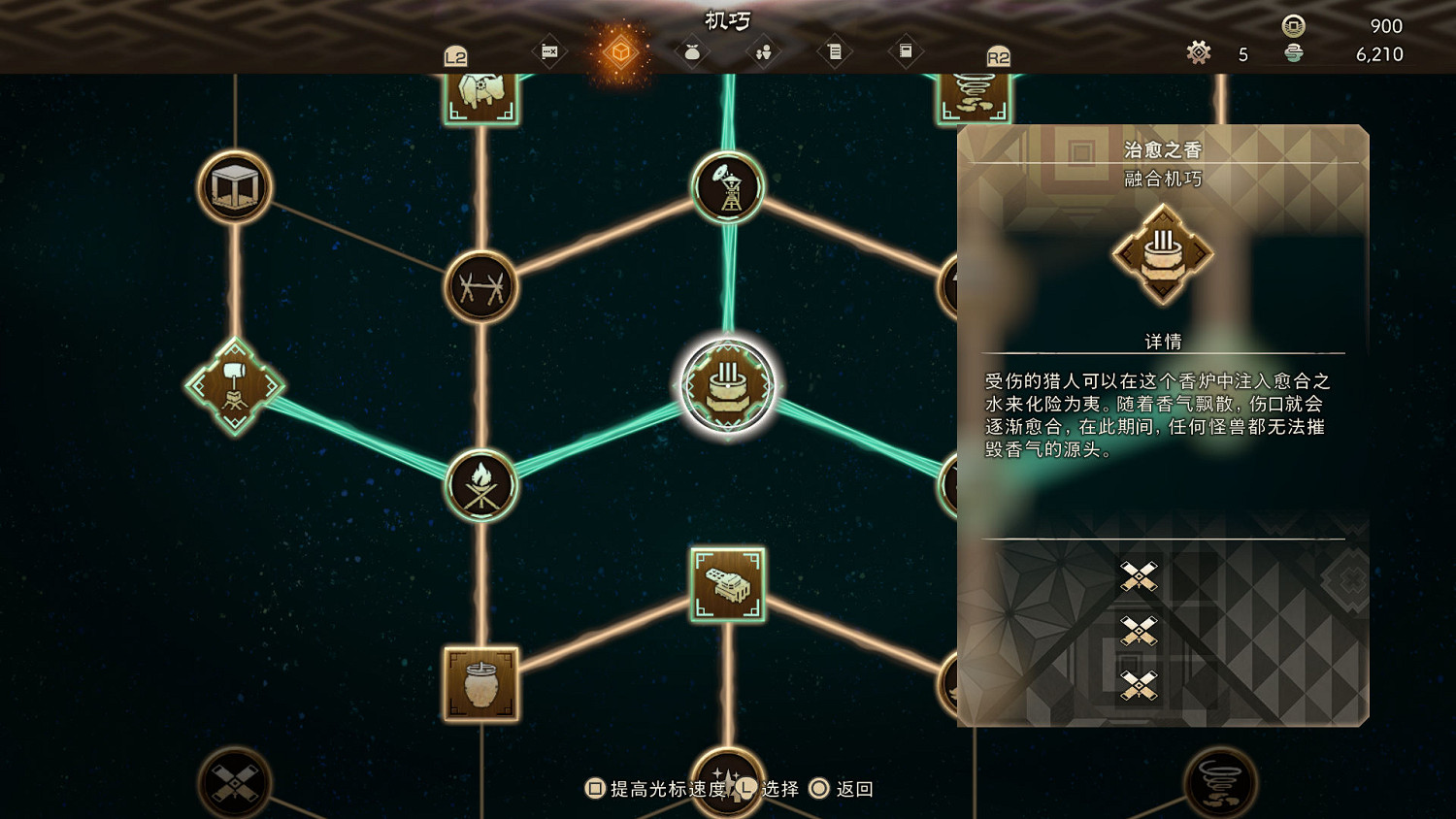The image size is (1456, 819).
Task: Click the incense thumbnail in the detail panel
Action: (1161, 254)
